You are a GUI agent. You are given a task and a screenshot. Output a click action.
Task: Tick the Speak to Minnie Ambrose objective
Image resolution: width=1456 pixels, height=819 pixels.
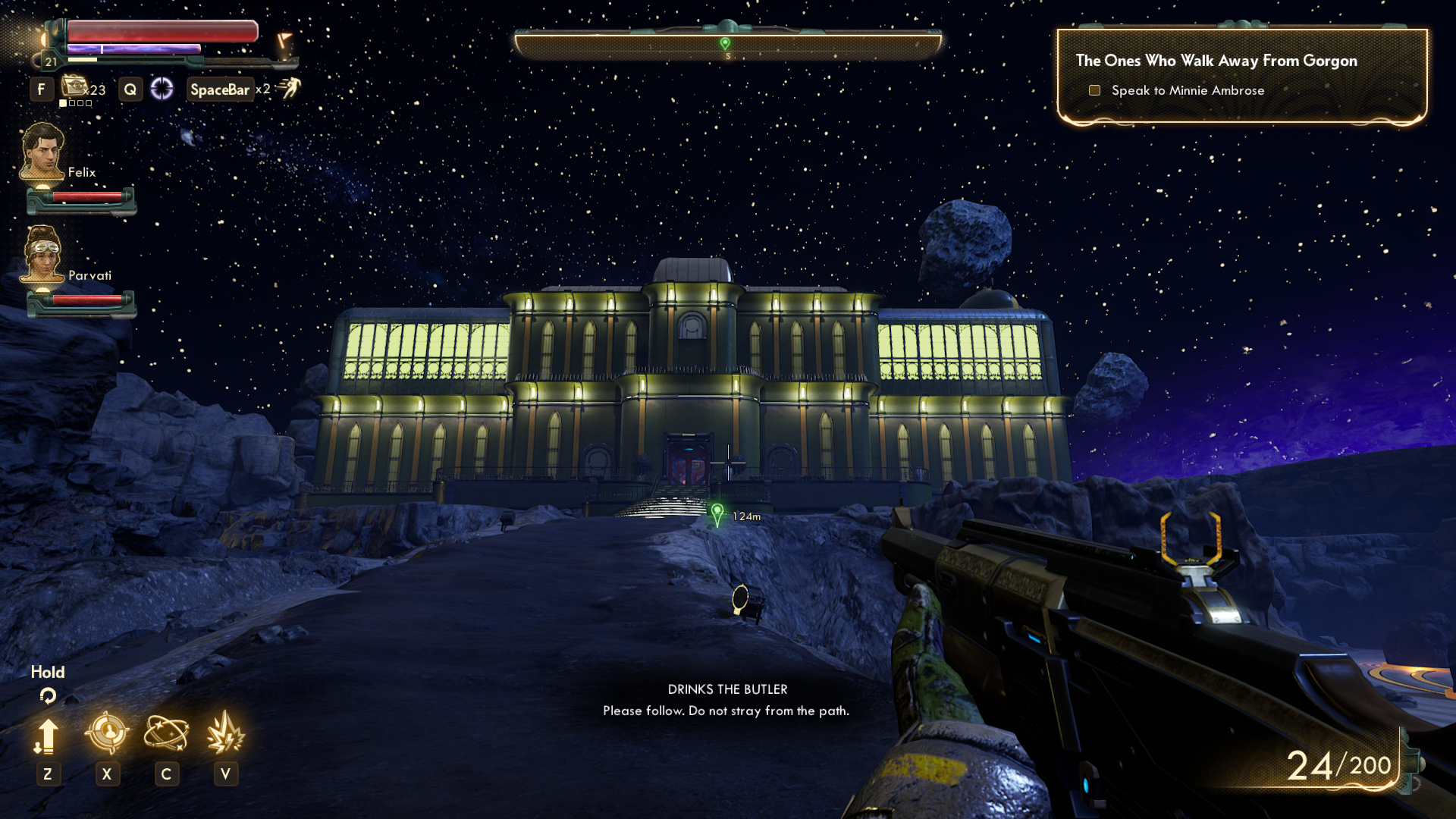(1094, 90)
